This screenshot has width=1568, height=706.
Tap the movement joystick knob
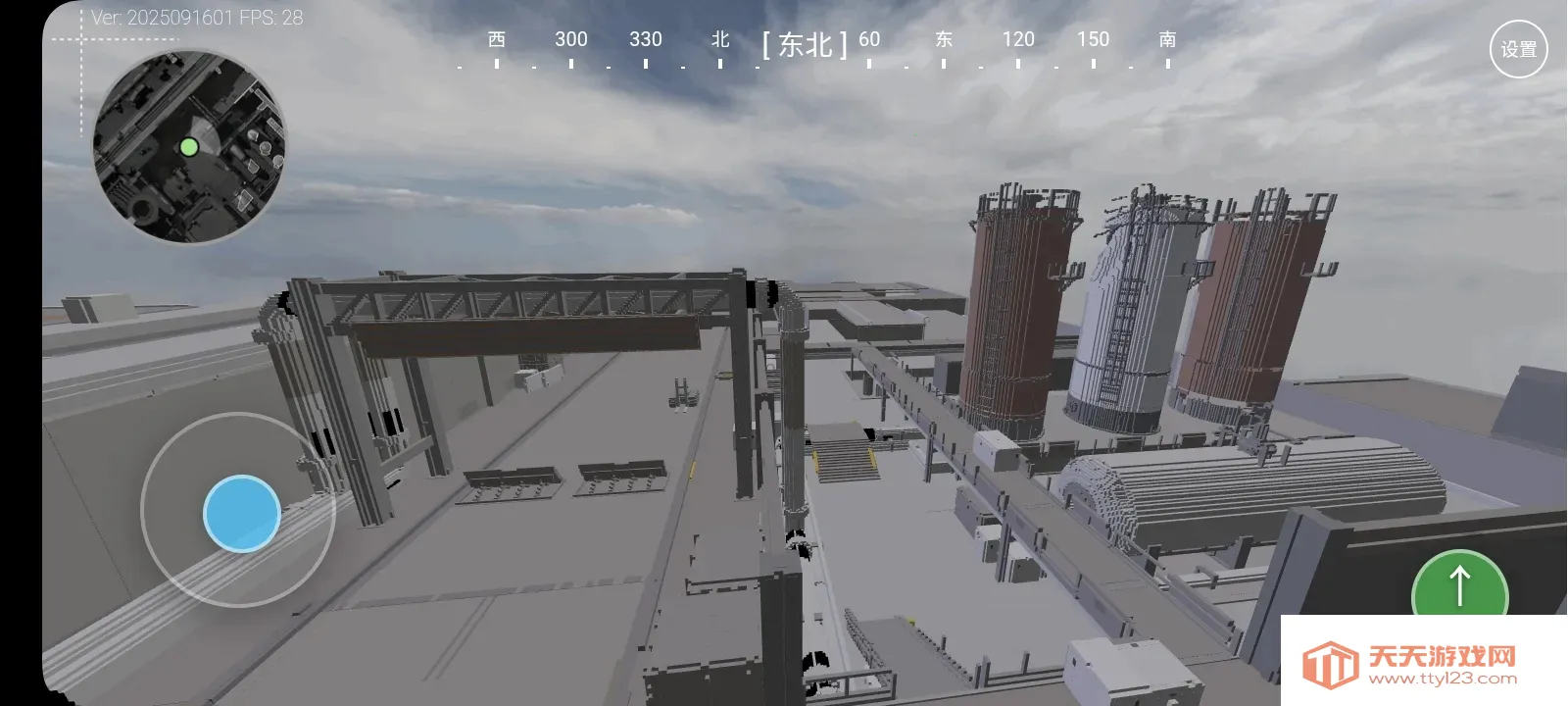tap(240, 512)
